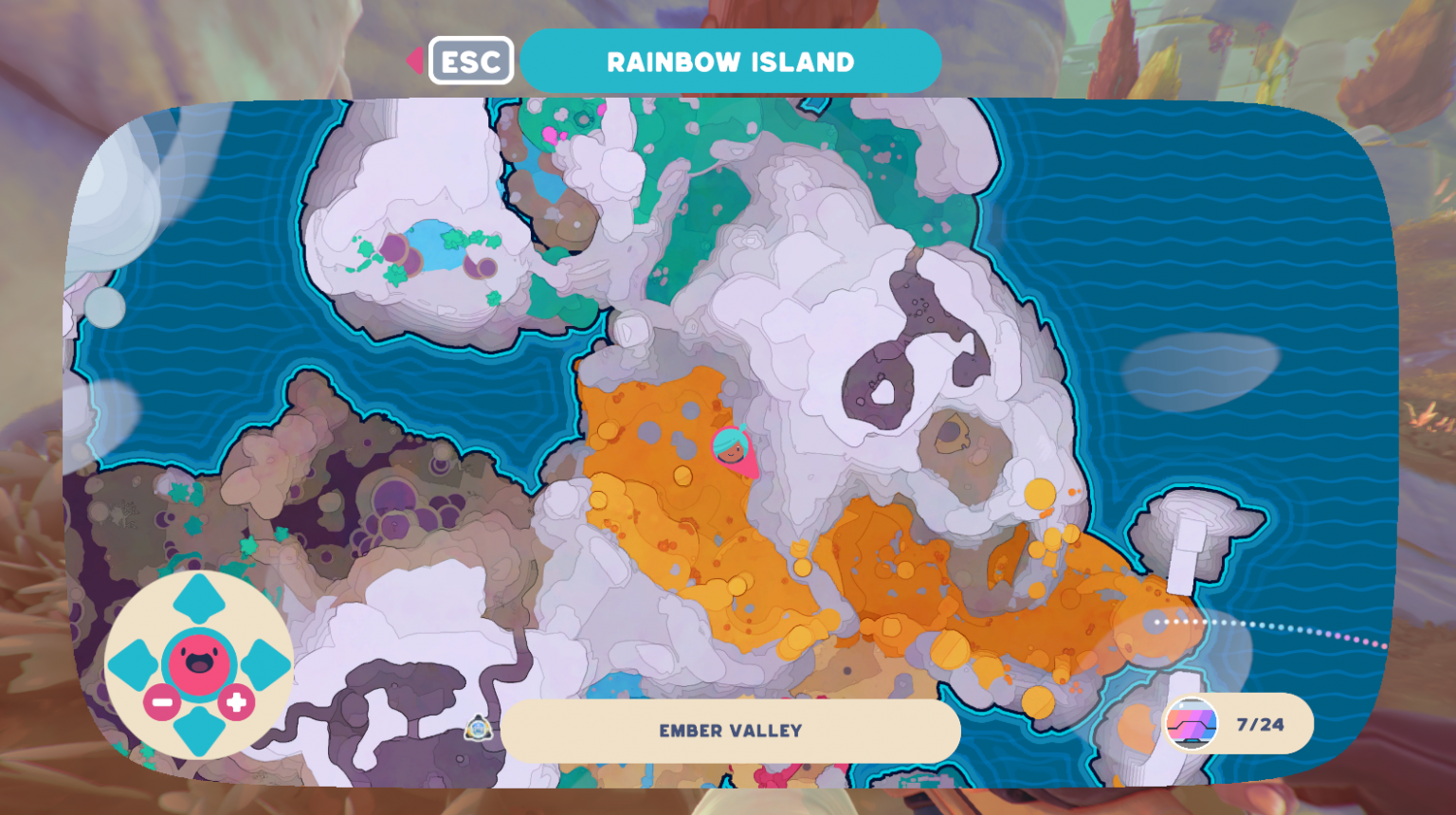This screenshot has height=815, width=1456.
Task: Click the zoom out minus button
Action: click(161, 701)
